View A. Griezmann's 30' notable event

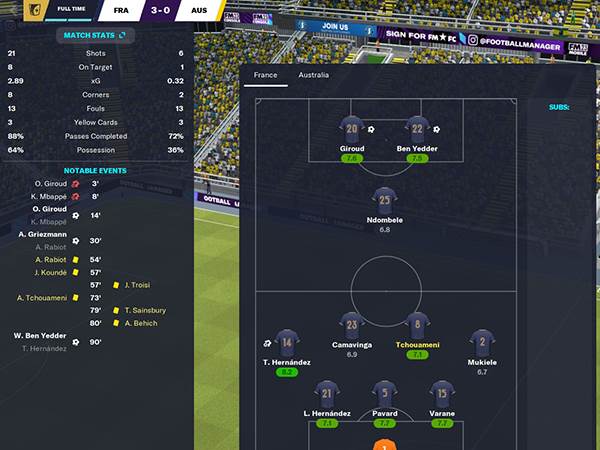tap(44, 235)
